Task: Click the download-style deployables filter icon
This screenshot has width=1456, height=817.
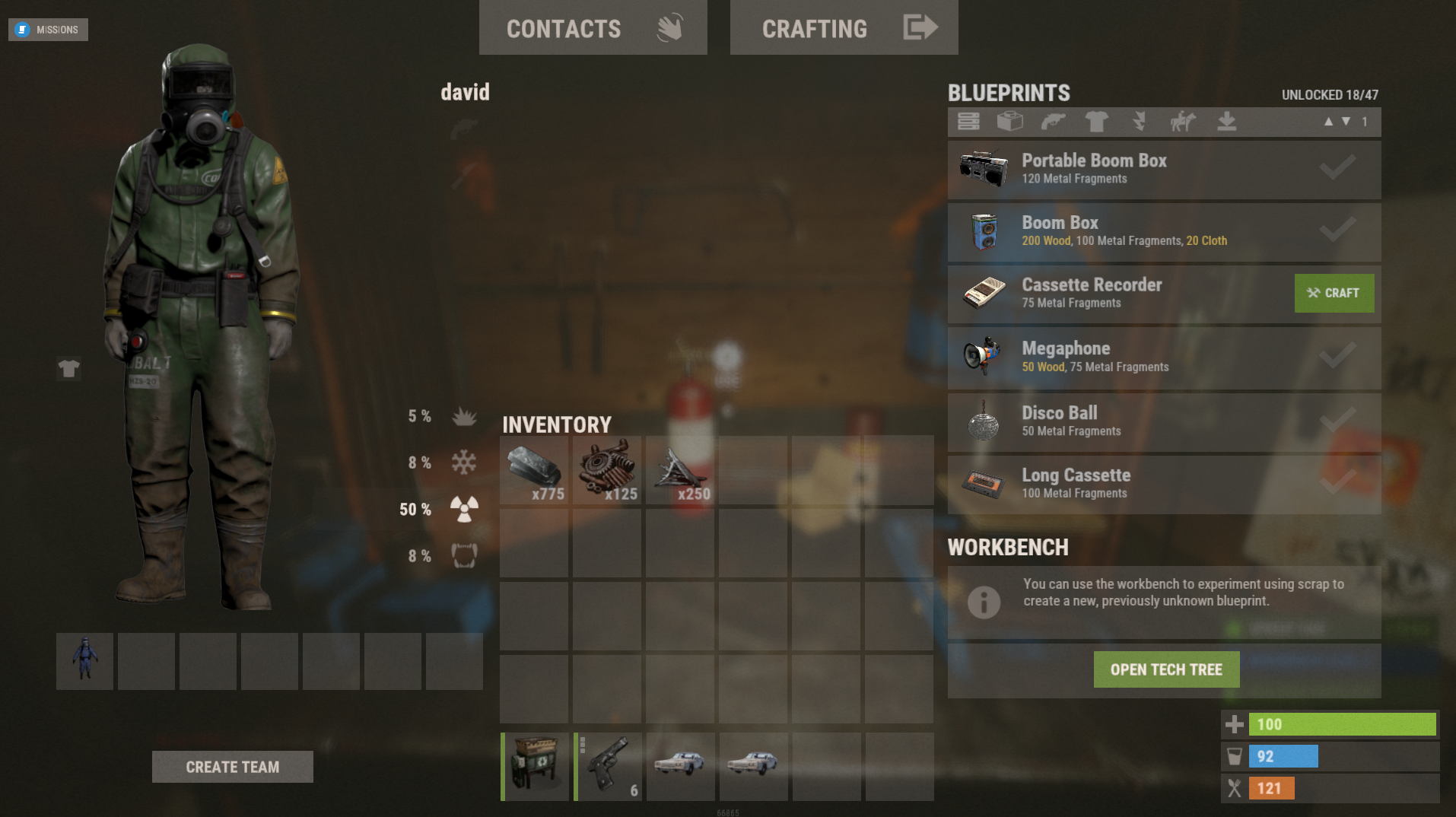Action: (1226, 122)
